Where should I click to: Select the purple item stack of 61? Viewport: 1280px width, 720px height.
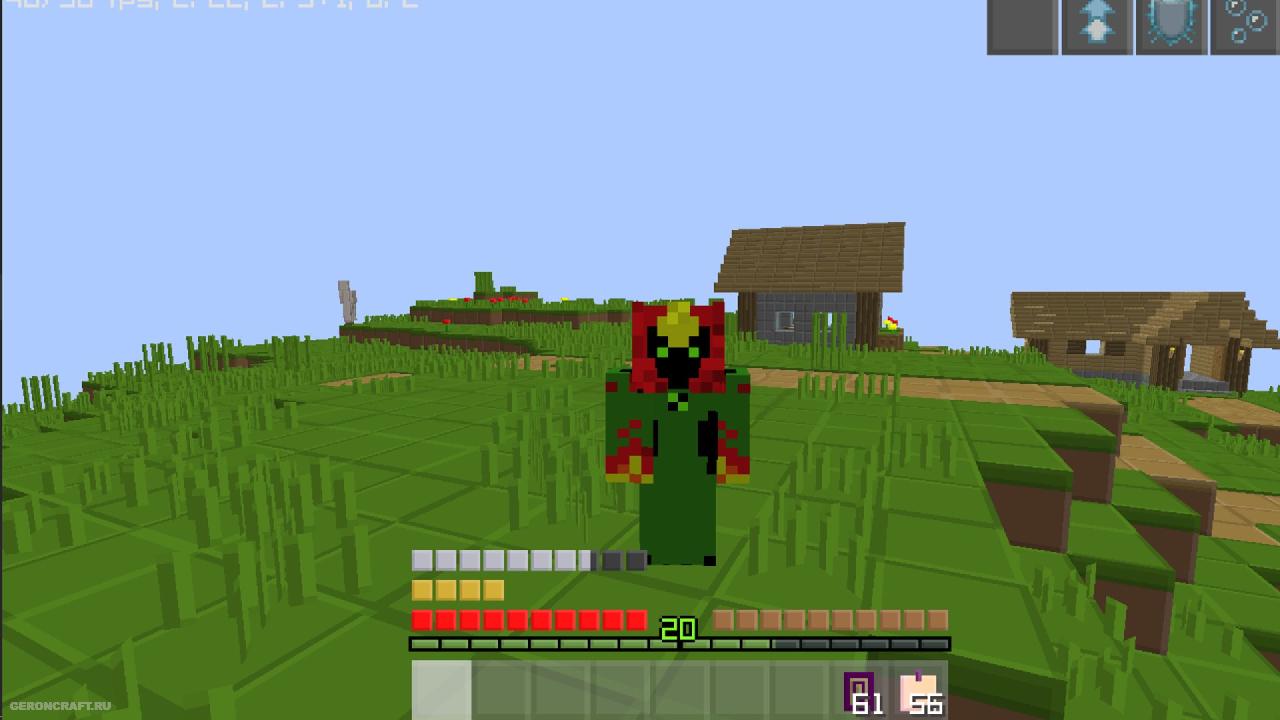pos(861,692)
